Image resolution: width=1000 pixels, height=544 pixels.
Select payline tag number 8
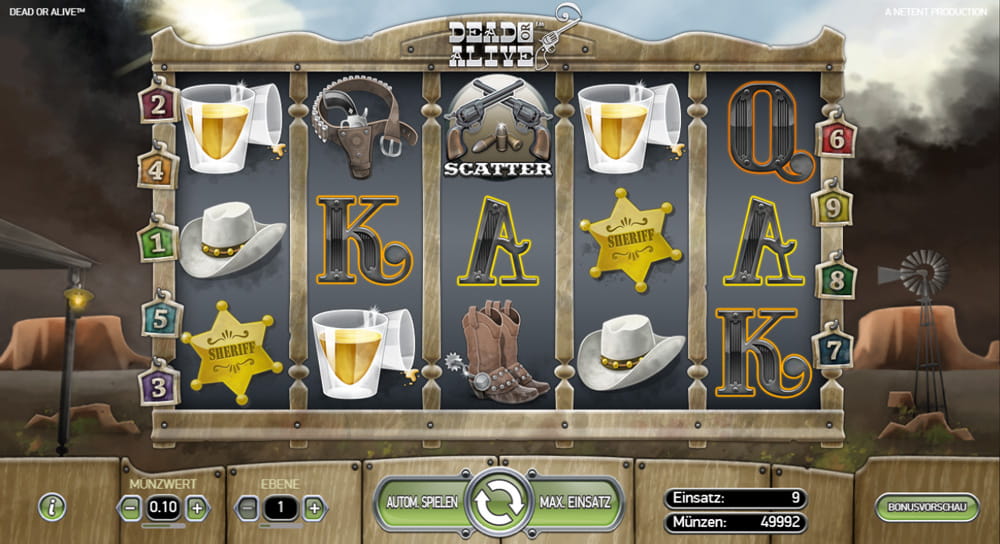coord(836,278)
